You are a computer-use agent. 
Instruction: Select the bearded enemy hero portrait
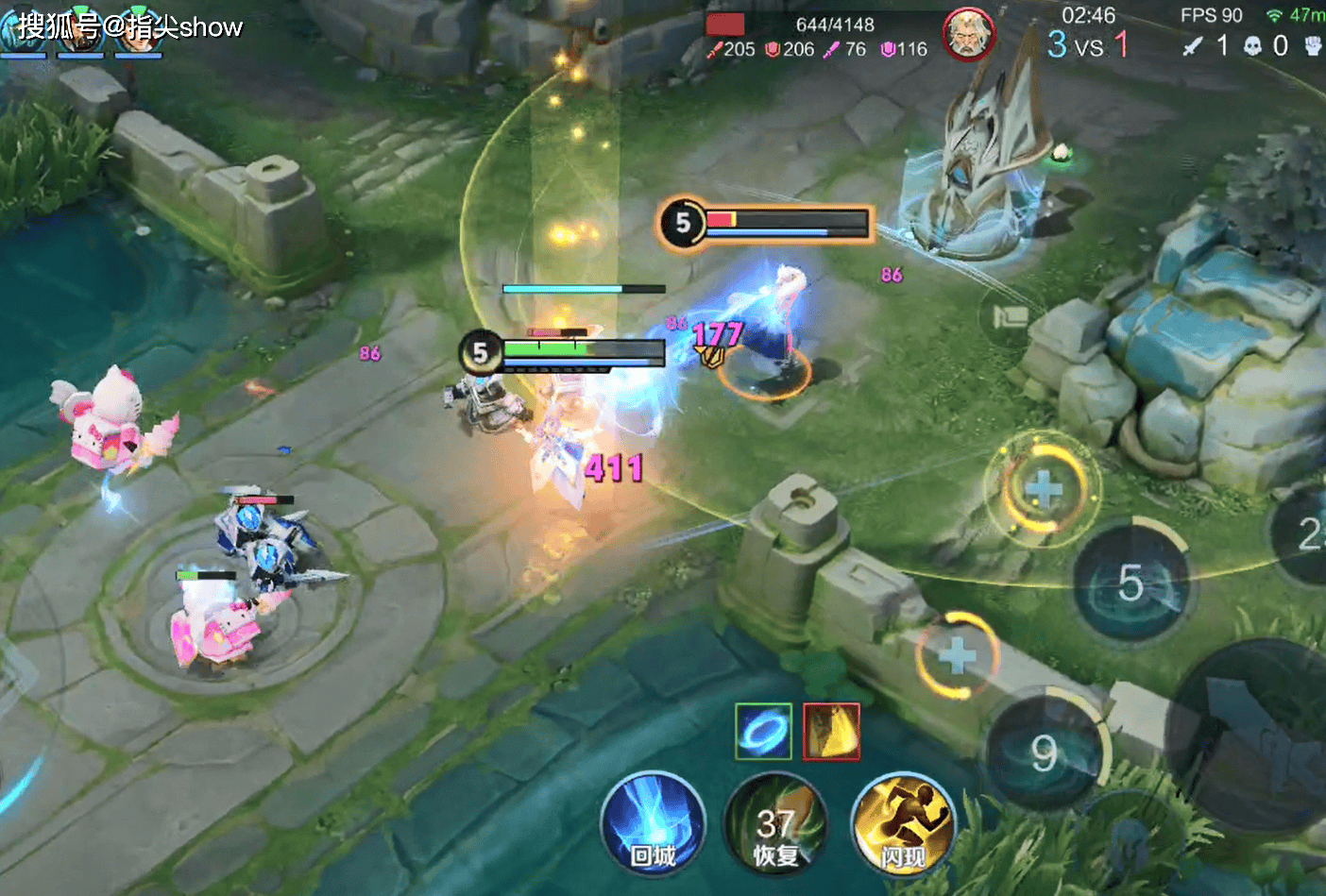tap(968, 35)
